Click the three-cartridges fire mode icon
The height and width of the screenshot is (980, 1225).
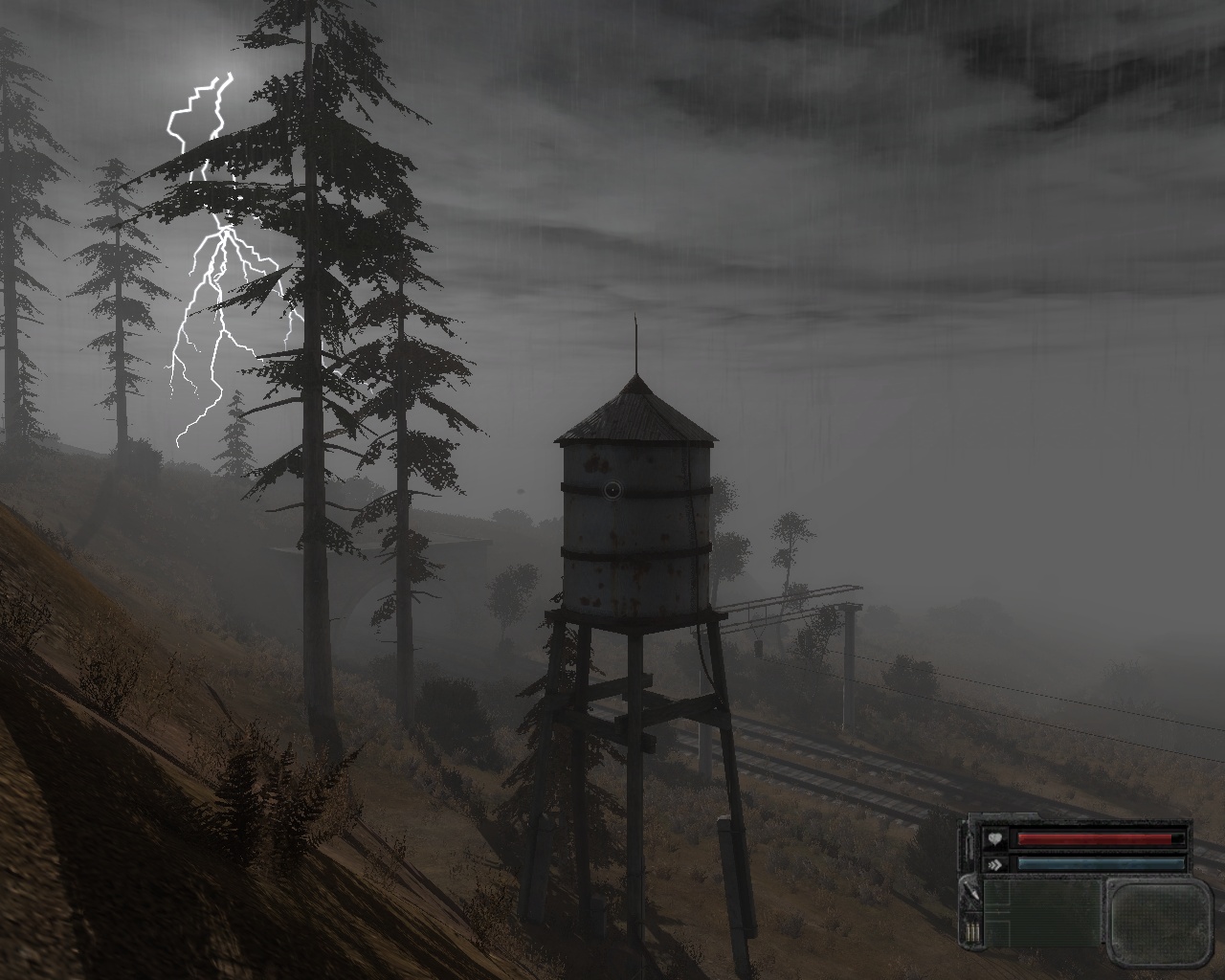click(x=970, y=932)
